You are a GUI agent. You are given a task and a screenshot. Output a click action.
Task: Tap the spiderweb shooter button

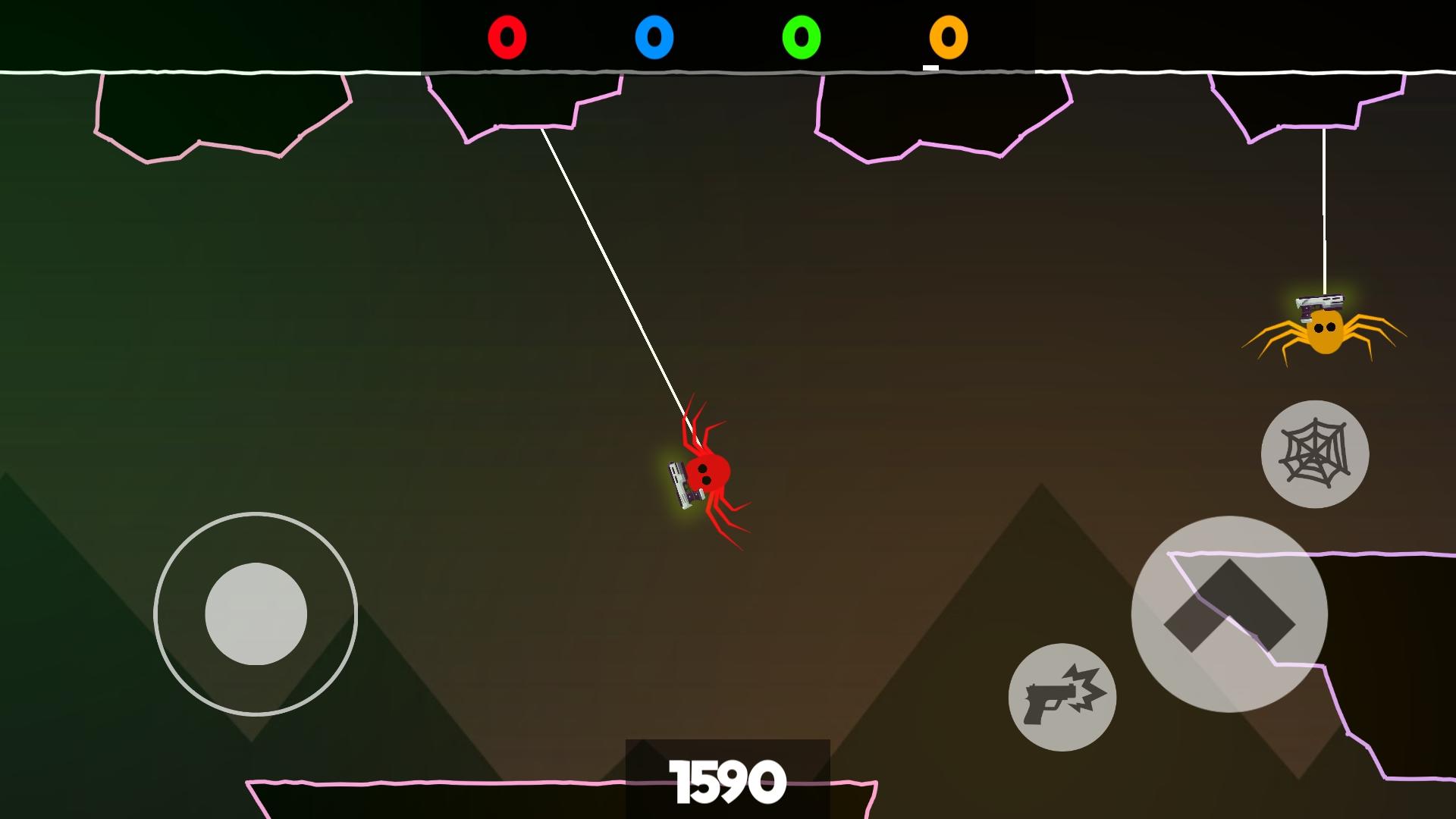tap(1316, 453)
